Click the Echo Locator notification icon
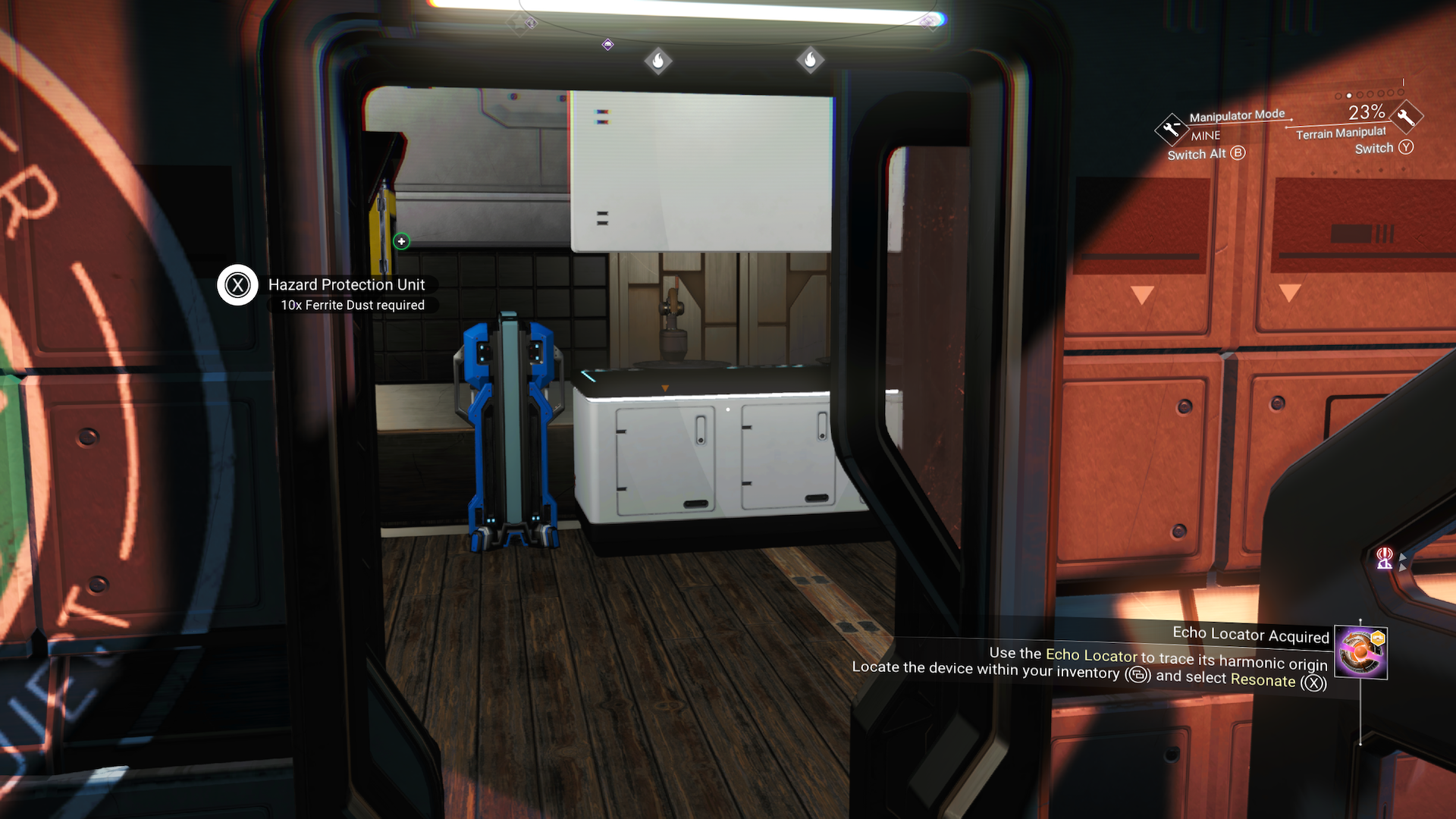Image resolution: width=1456 pixels, height=819 pixels. click(1360, 652)
